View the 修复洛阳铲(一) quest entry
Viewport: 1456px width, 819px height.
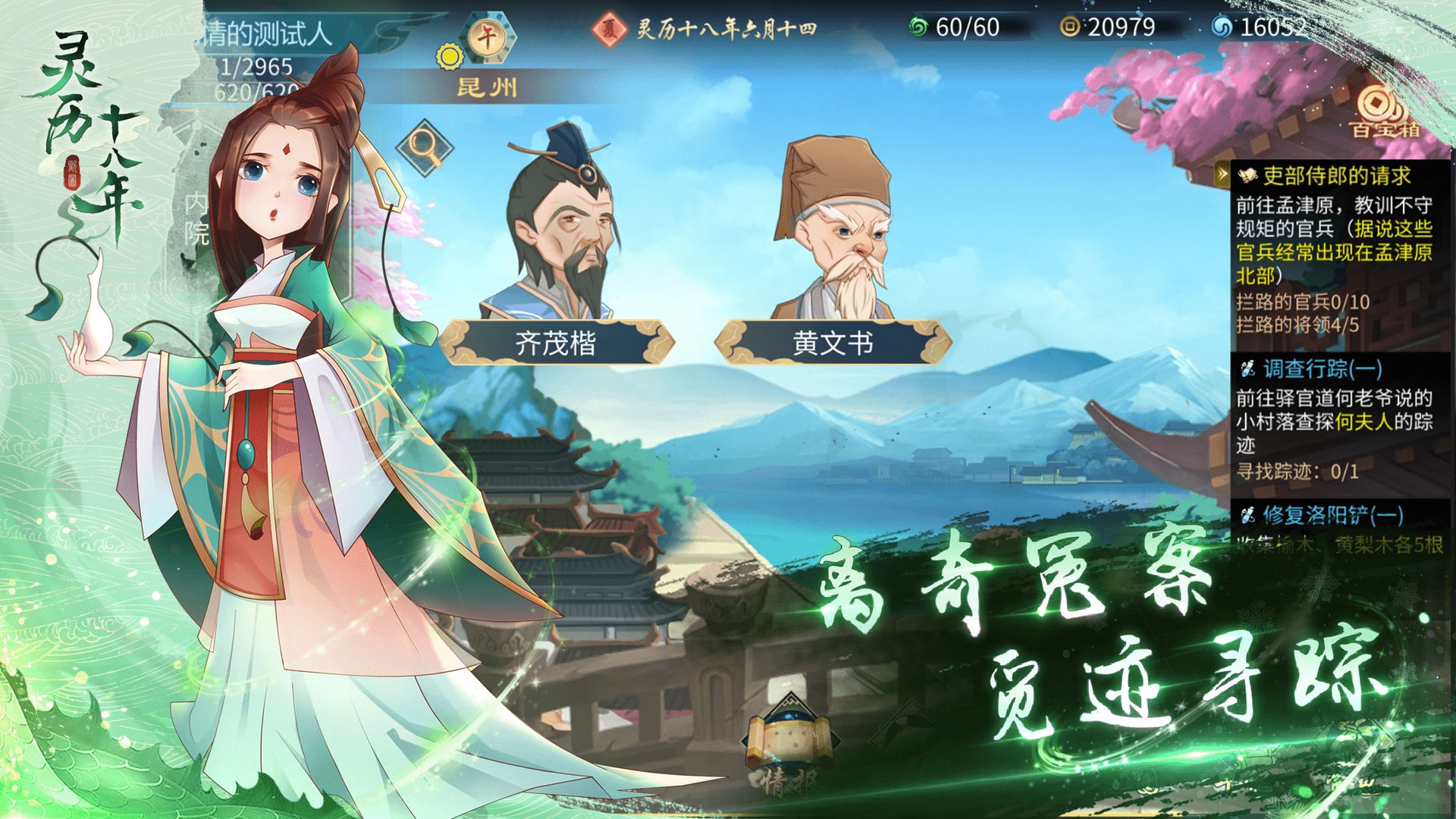click(x=1332, y=516)
